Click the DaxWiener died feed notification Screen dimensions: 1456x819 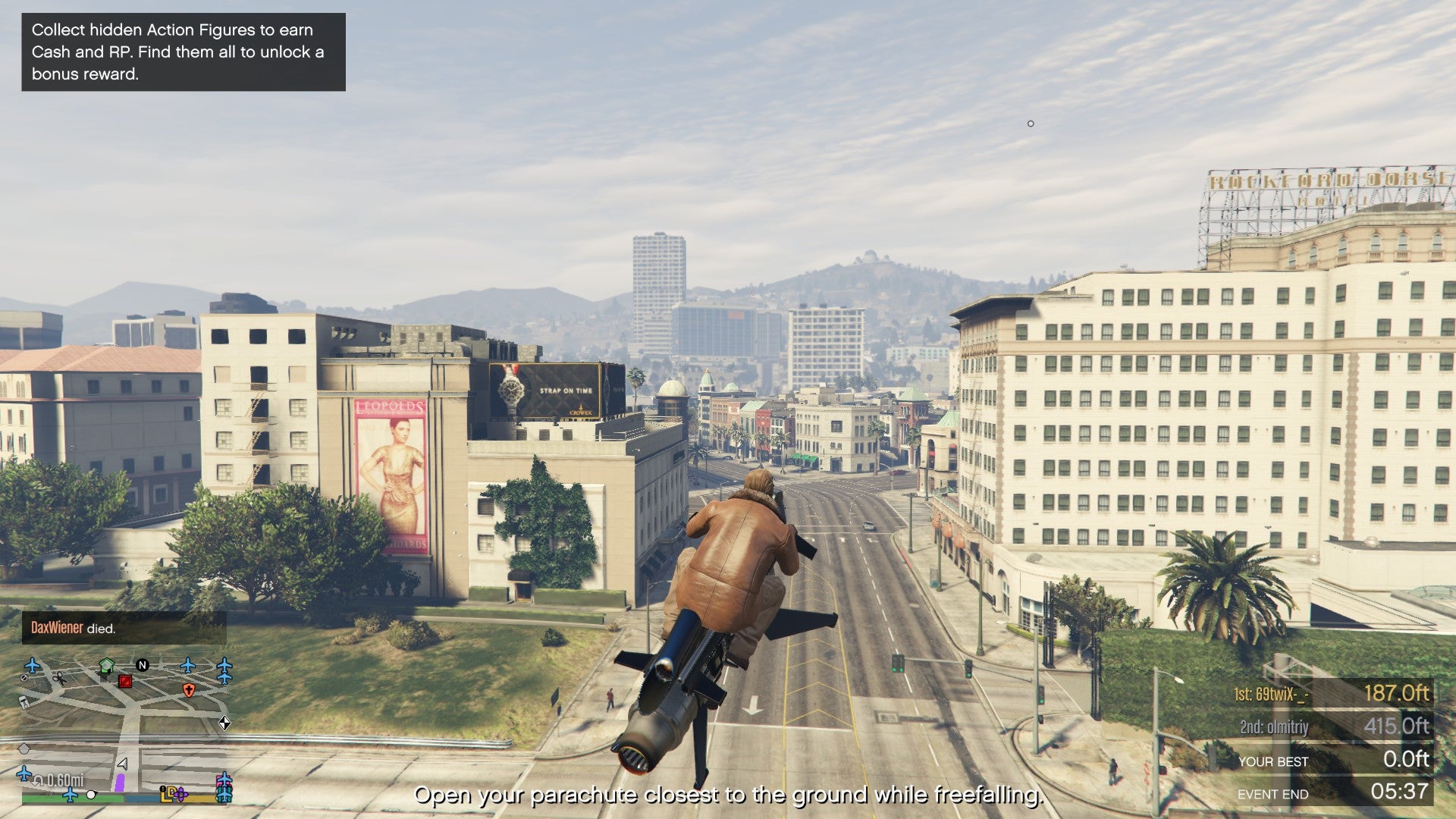coord(124,628)
